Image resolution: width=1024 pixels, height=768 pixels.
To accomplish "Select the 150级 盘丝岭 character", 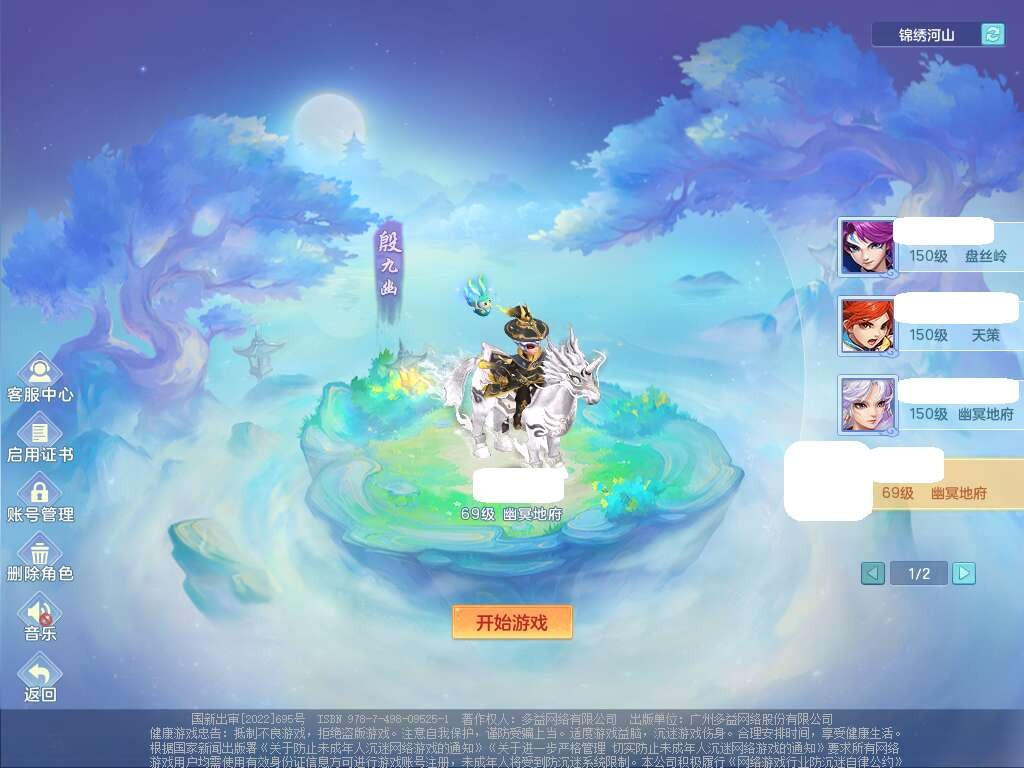I will click(930, 247).
